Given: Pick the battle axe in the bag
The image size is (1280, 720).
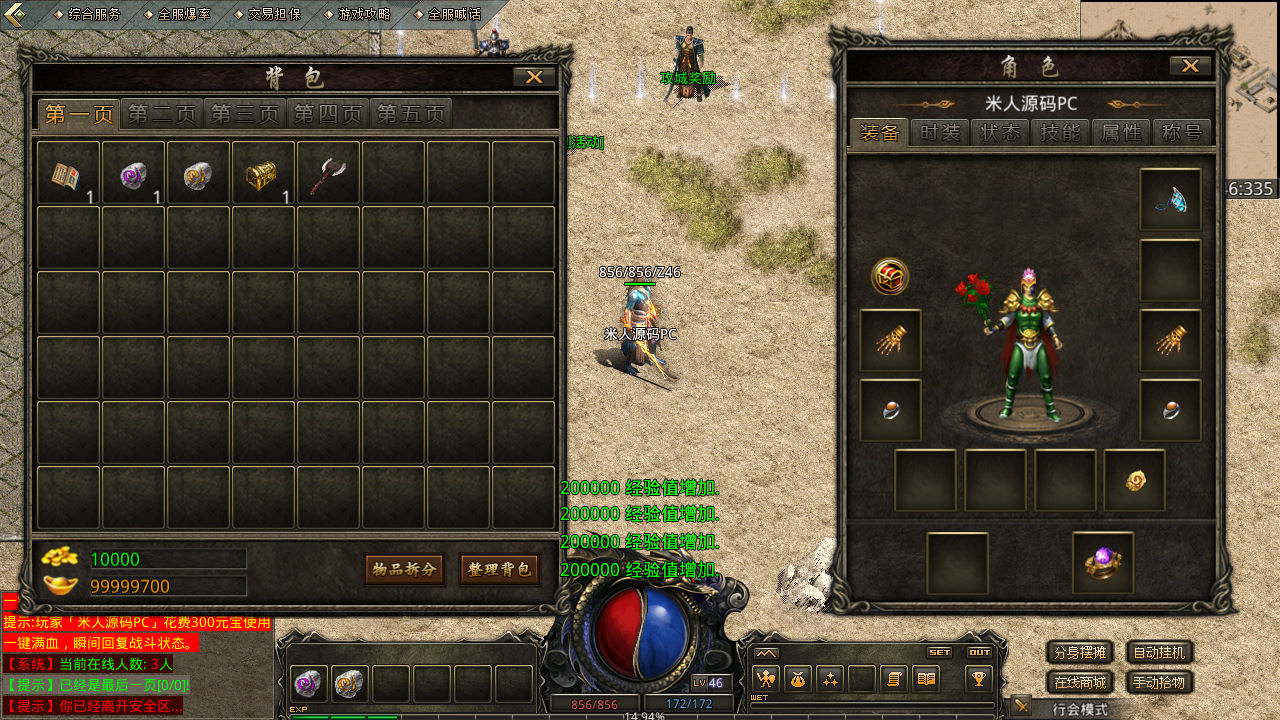Looking at the screenshot, I should [x=327, y=173].
